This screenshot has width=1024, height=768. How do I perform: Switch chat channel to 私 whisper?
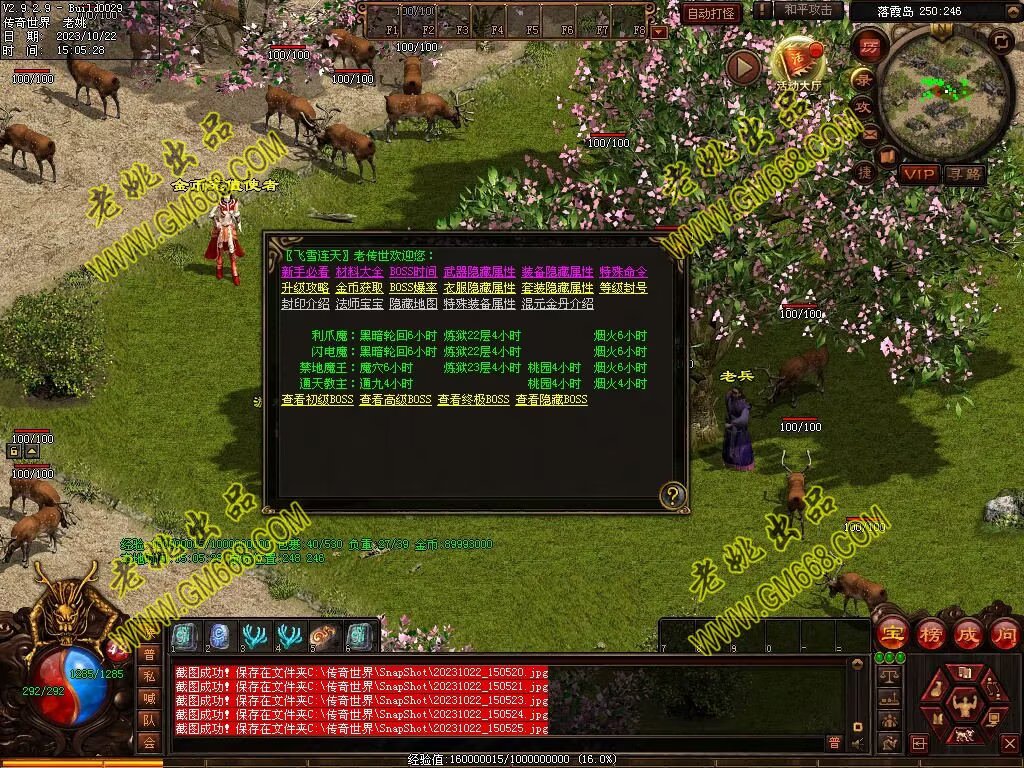[x=149, y=676]
